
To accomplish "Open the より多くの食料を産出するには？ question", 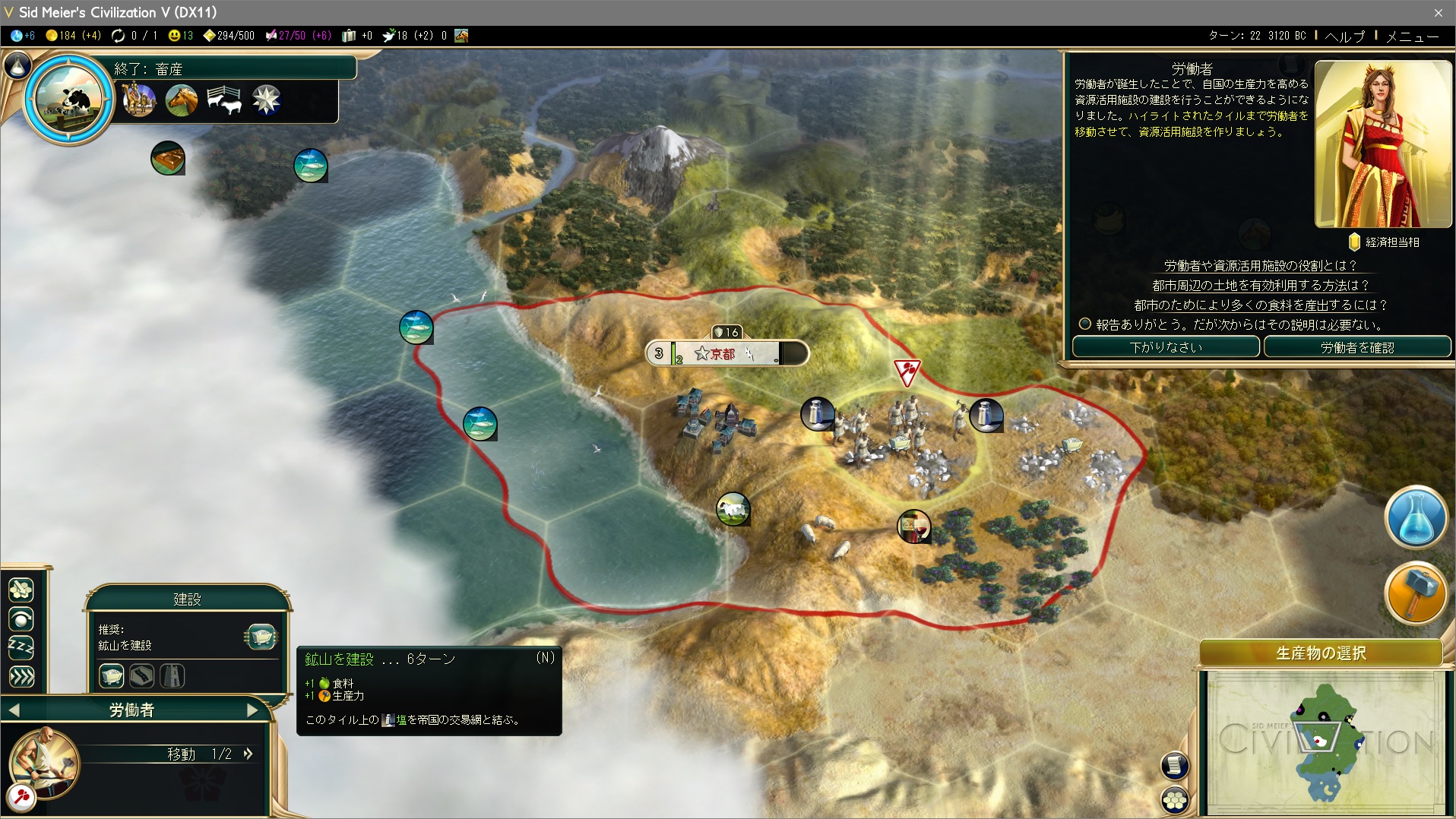I will click(x=1260, y=305).
